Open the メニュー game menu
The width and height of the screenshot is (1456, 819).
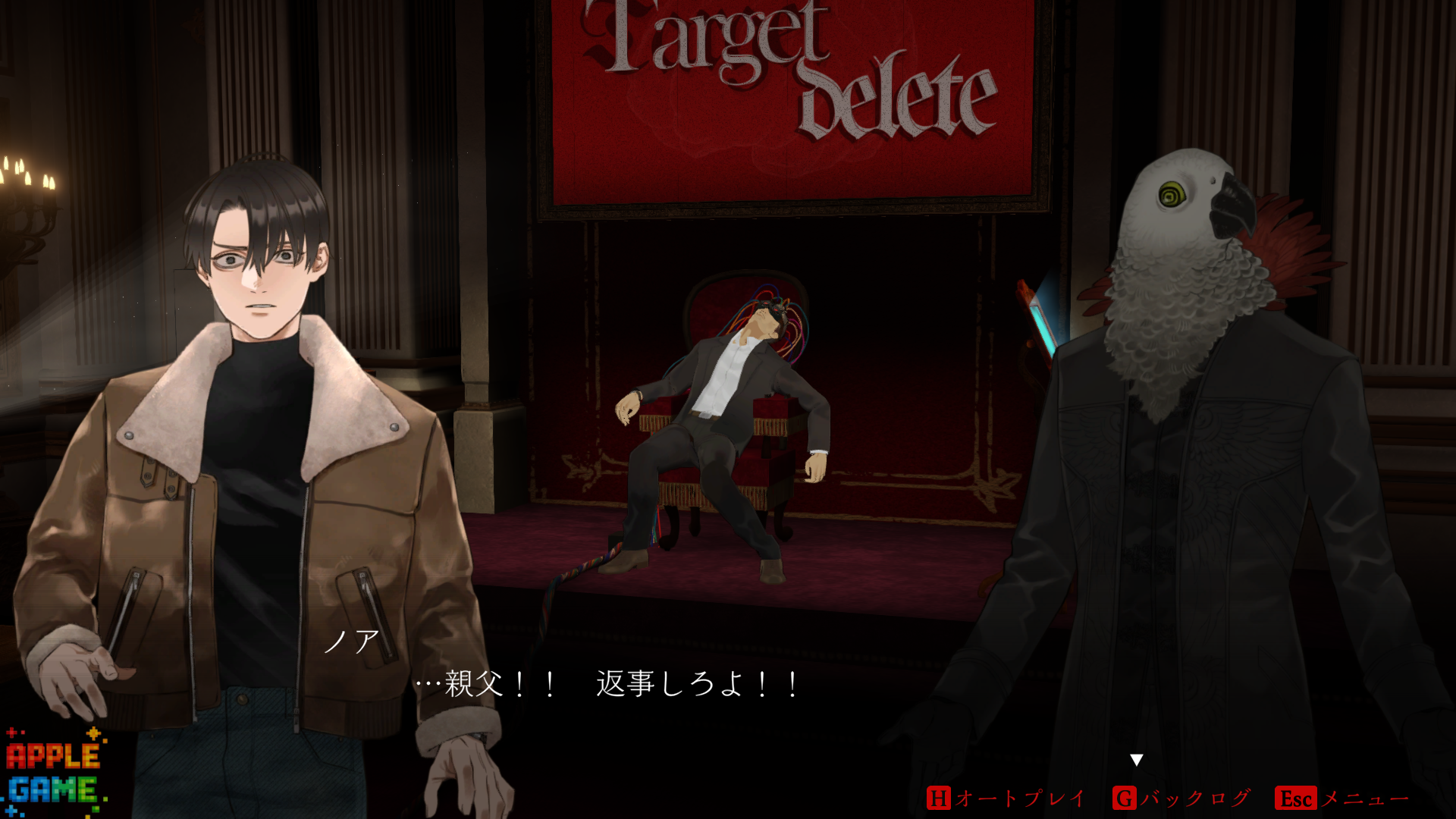1342,798
